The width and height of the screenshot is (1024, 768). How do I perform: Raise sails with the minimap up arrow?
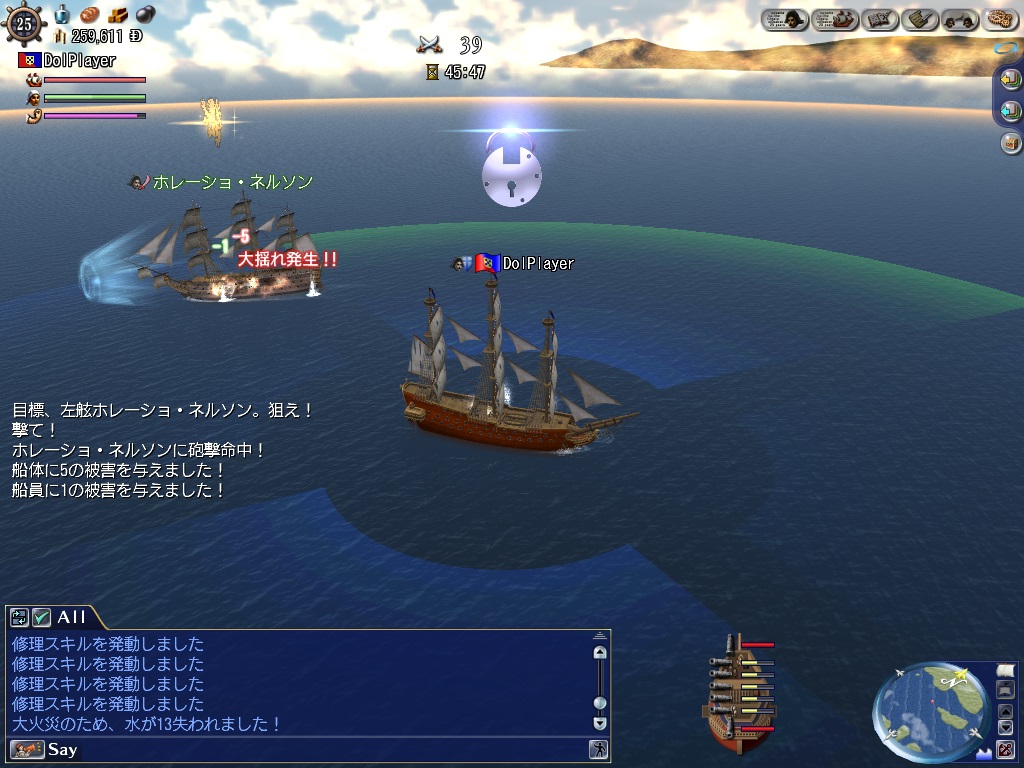pos(1005,711)
